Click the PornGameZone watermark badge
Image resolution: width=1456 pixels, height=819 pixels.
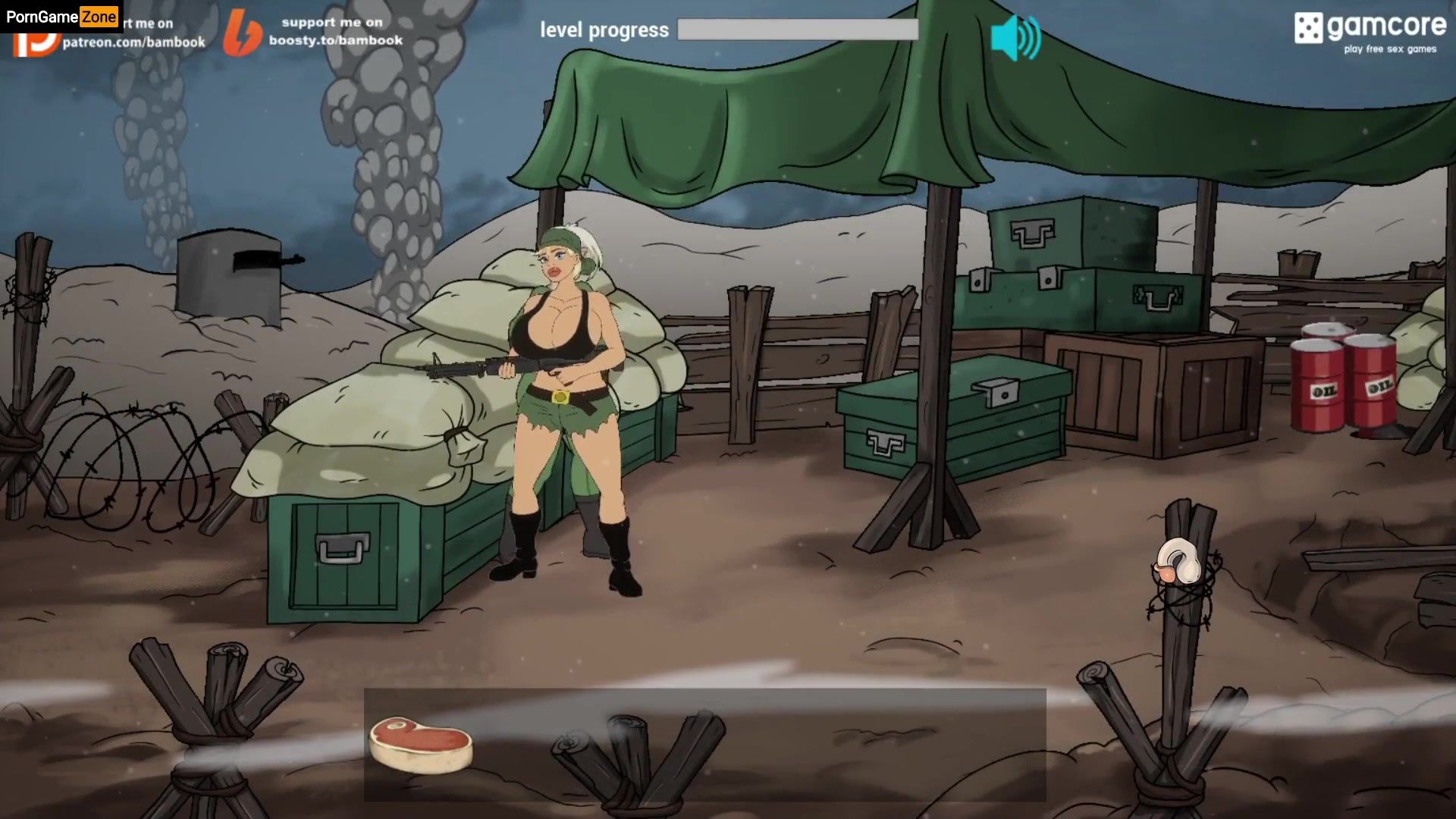point(61,17)
